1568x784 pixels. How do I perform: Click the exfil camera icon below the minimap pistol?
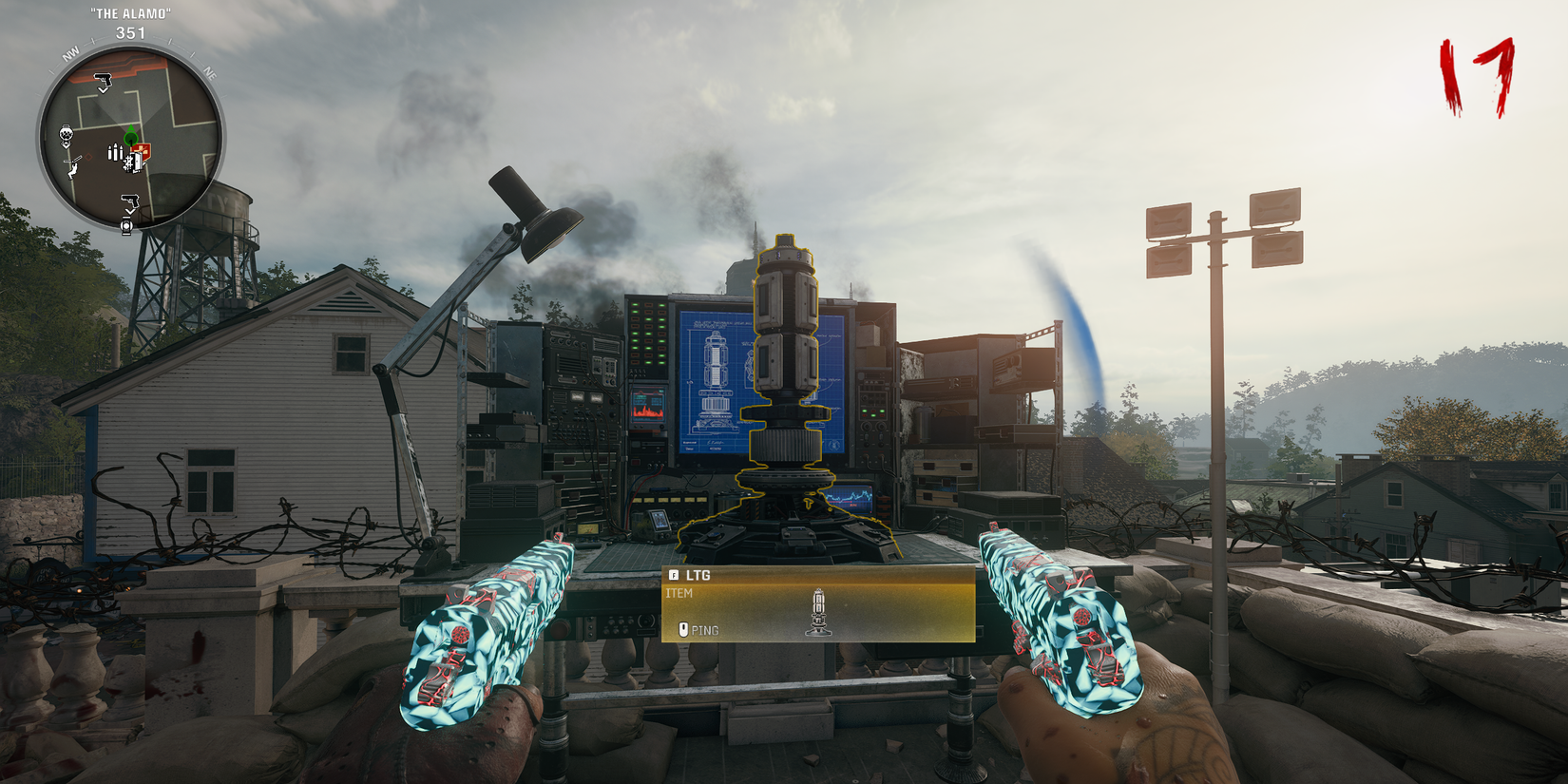[x=127, y=225]
